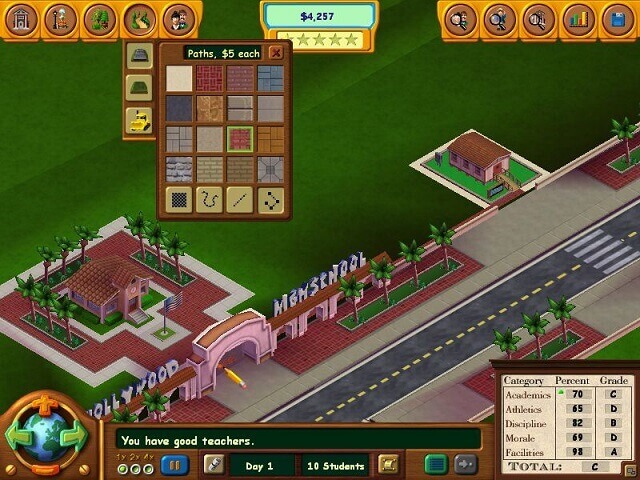The width and height of the screenshot is (640, 480).
Task: Activate the area fill placement tool
Action: [x=179, y=199]
